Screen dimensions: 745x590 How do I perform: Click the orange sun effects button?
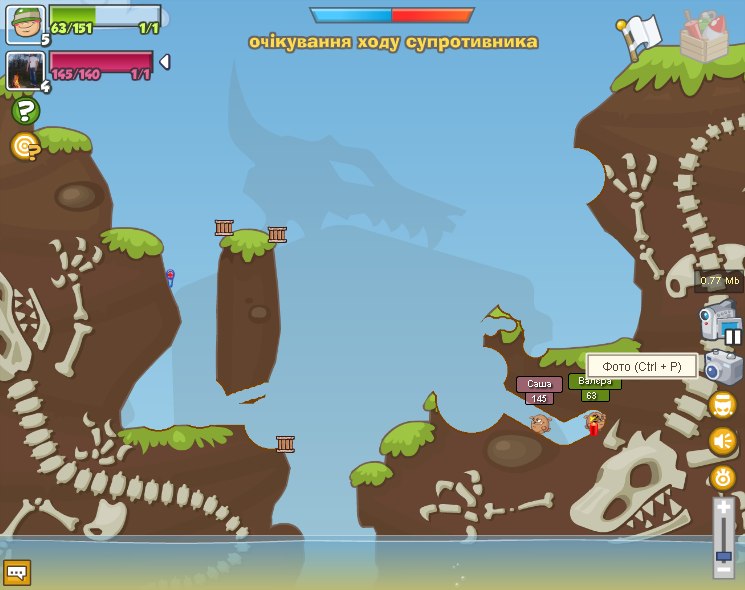722,478
